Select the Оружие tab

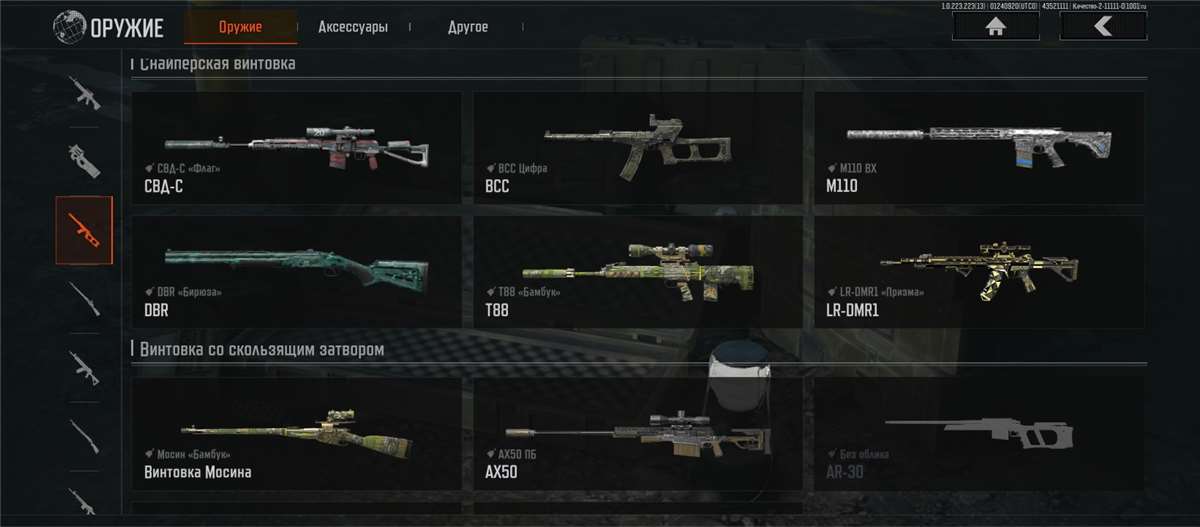240,27
